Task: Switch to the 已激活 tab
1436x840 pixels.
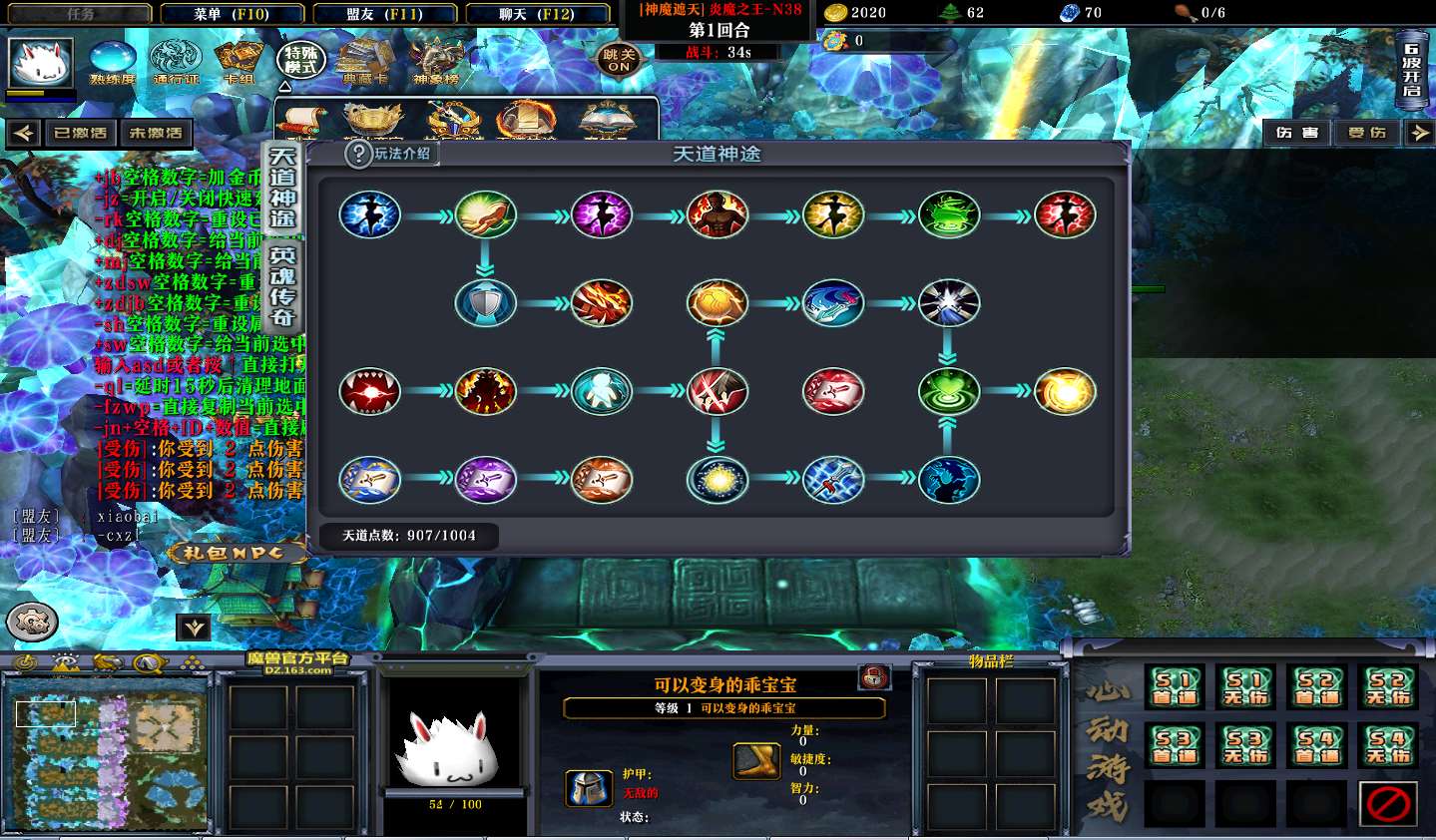Action: 80,133
